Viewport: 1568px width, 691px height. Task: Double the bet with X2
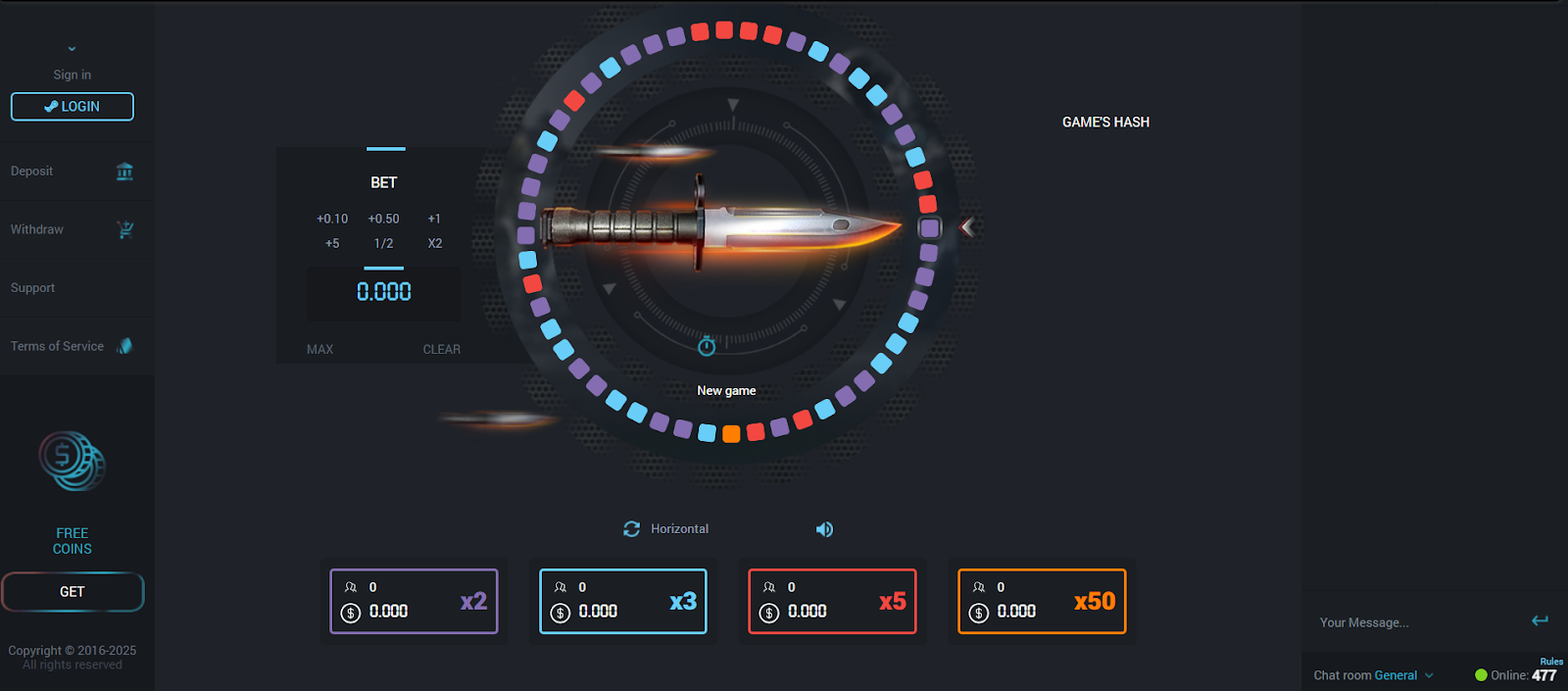coord(435,243)
